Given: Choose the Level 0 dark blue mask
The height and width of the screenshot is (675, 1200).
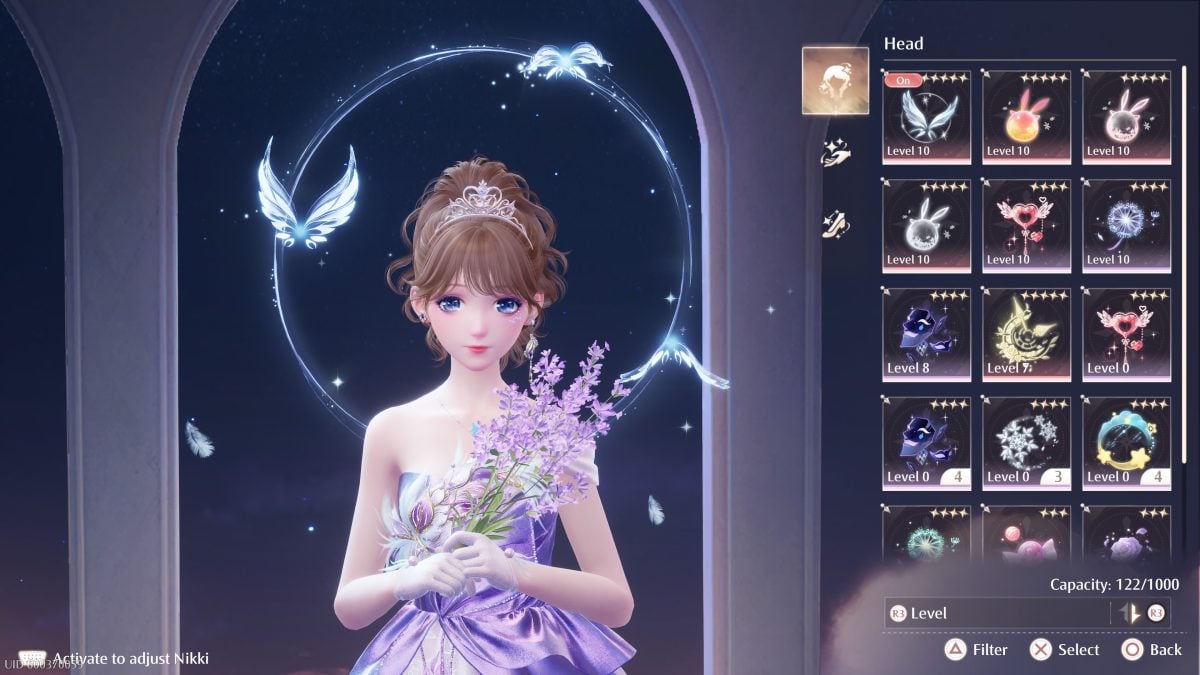Looking at the screenshot, I should click(926, 443).
